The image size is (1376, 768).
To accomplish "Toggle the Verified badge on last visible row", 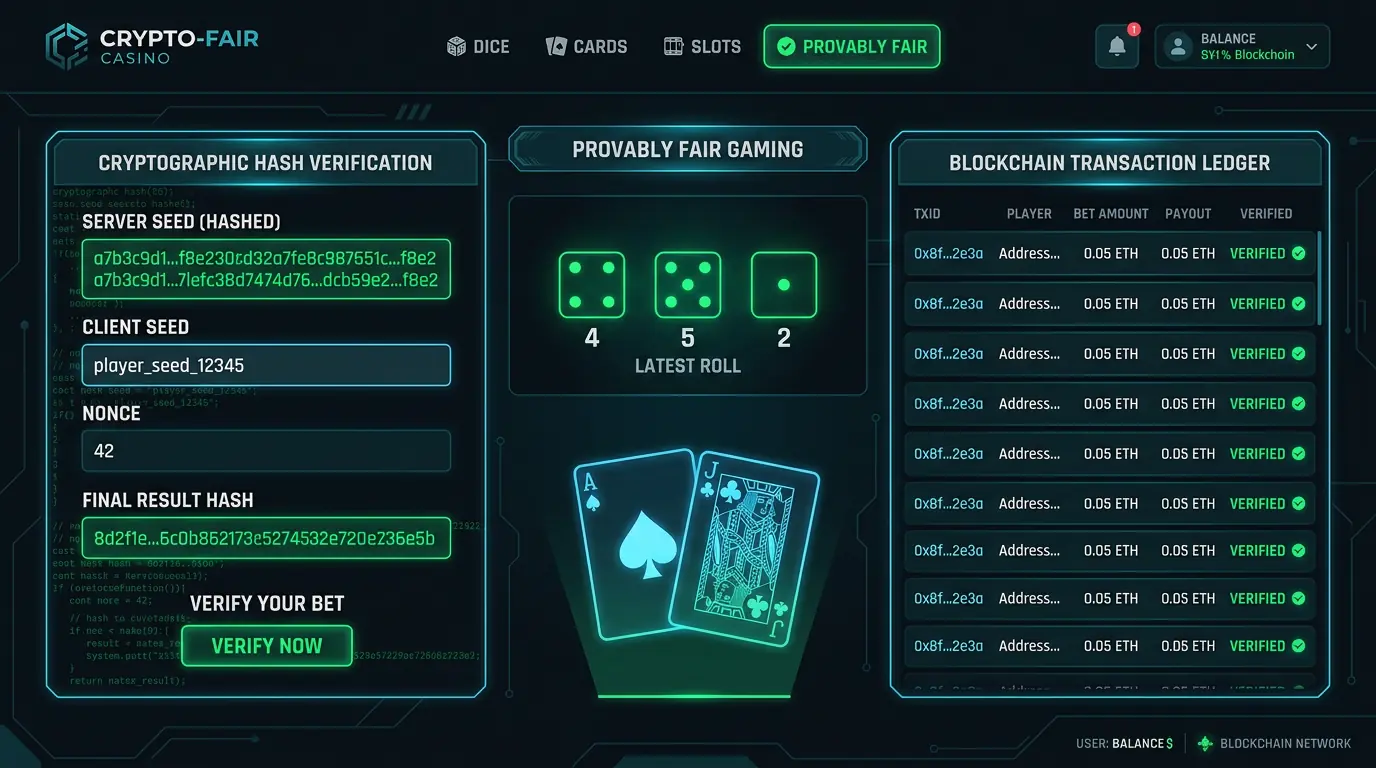I will click(1299, 645).
